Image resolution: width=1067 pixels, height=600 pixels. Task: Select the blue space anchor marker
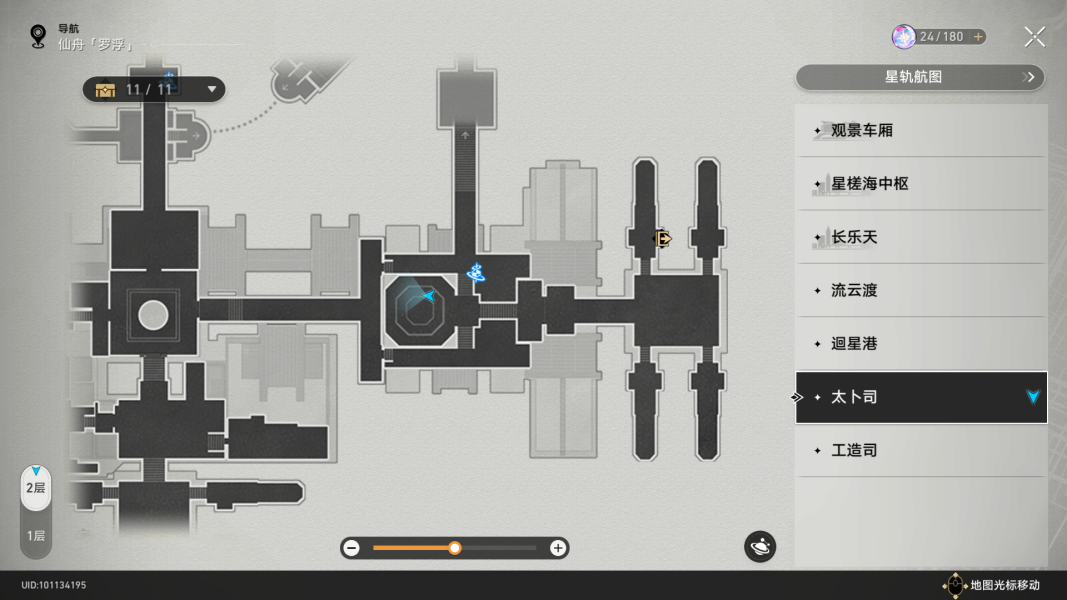477,273
